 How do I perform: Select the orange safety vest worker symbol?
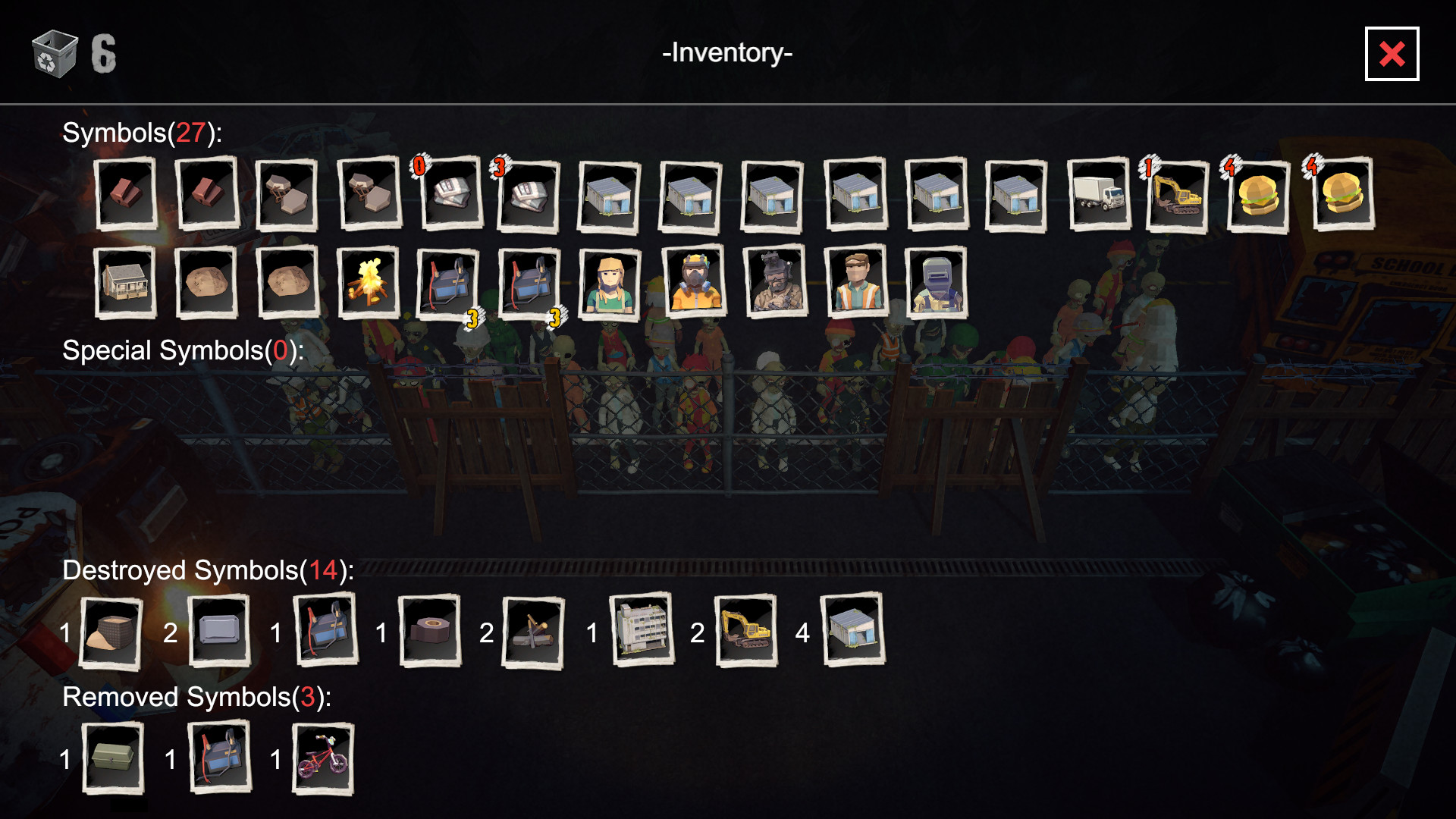pyautogui.click(x=855, y=282)
